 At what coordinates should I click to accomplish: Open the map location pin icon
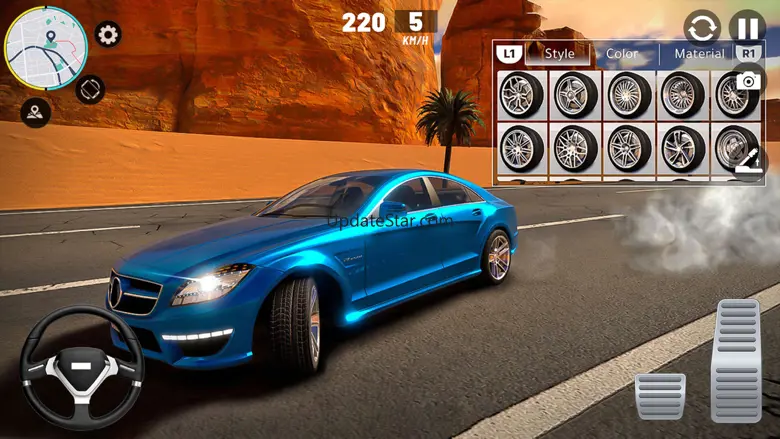pos(35,112)
